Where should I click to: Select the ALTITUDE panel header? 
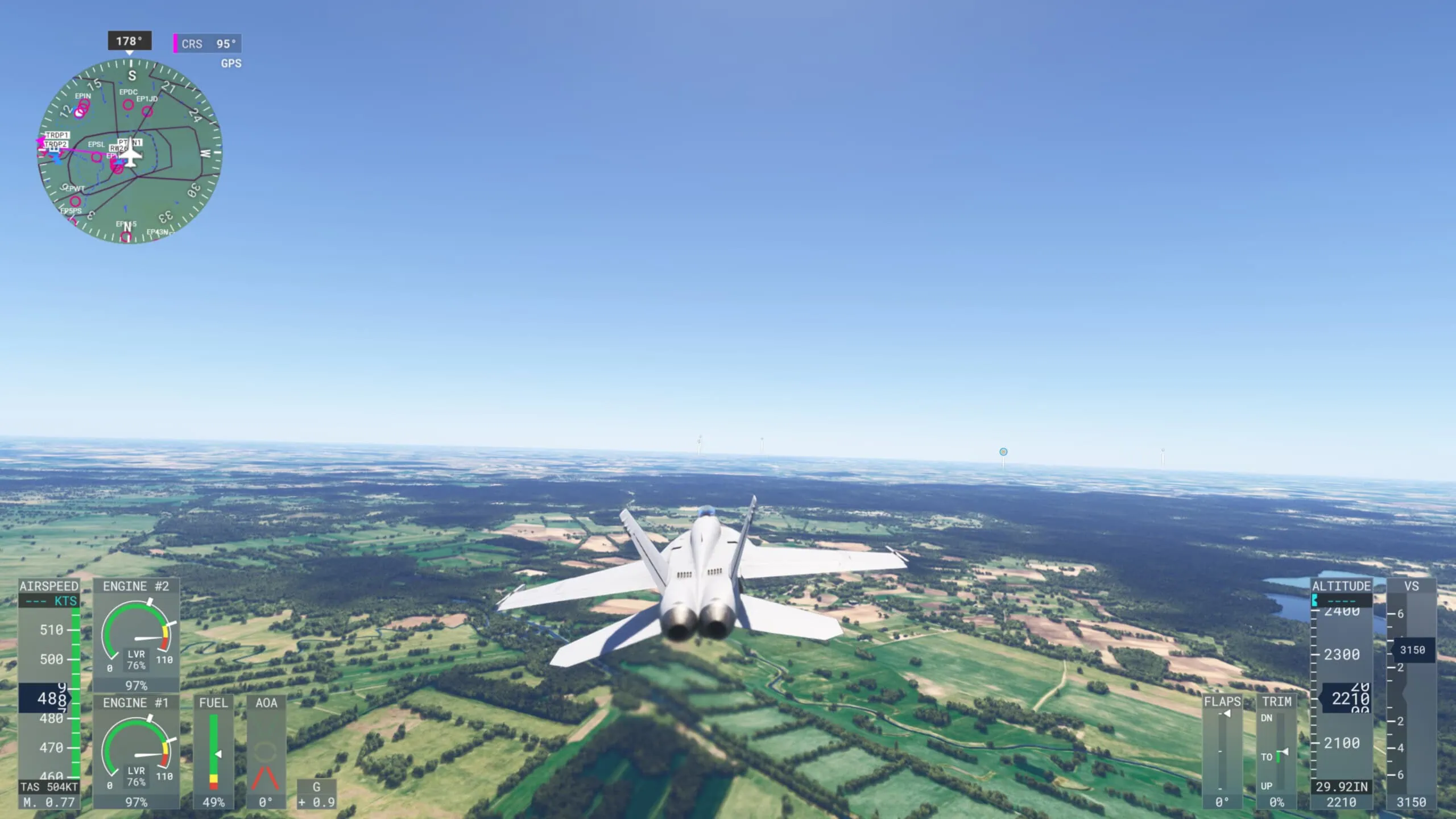[x=1342, y=585]
